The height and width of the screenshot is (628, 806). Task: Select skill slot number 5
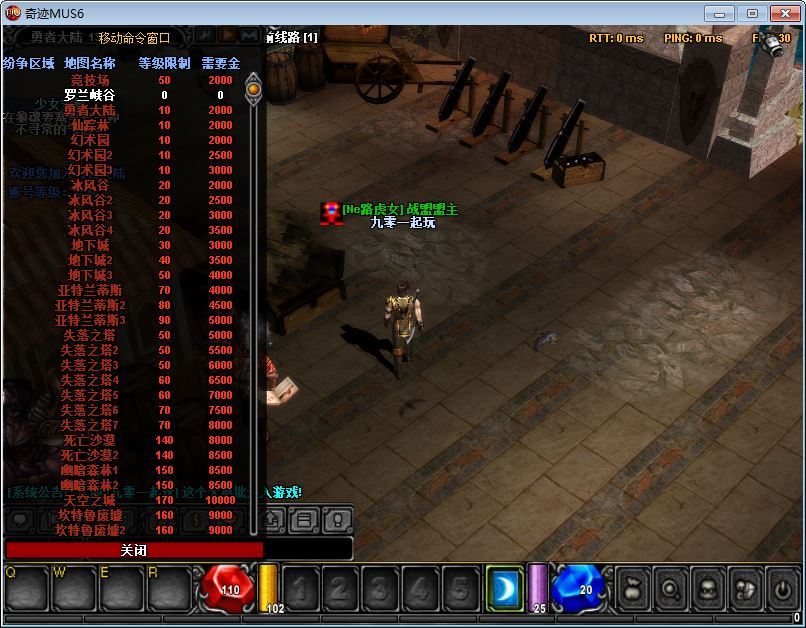(x=458, y=589)
